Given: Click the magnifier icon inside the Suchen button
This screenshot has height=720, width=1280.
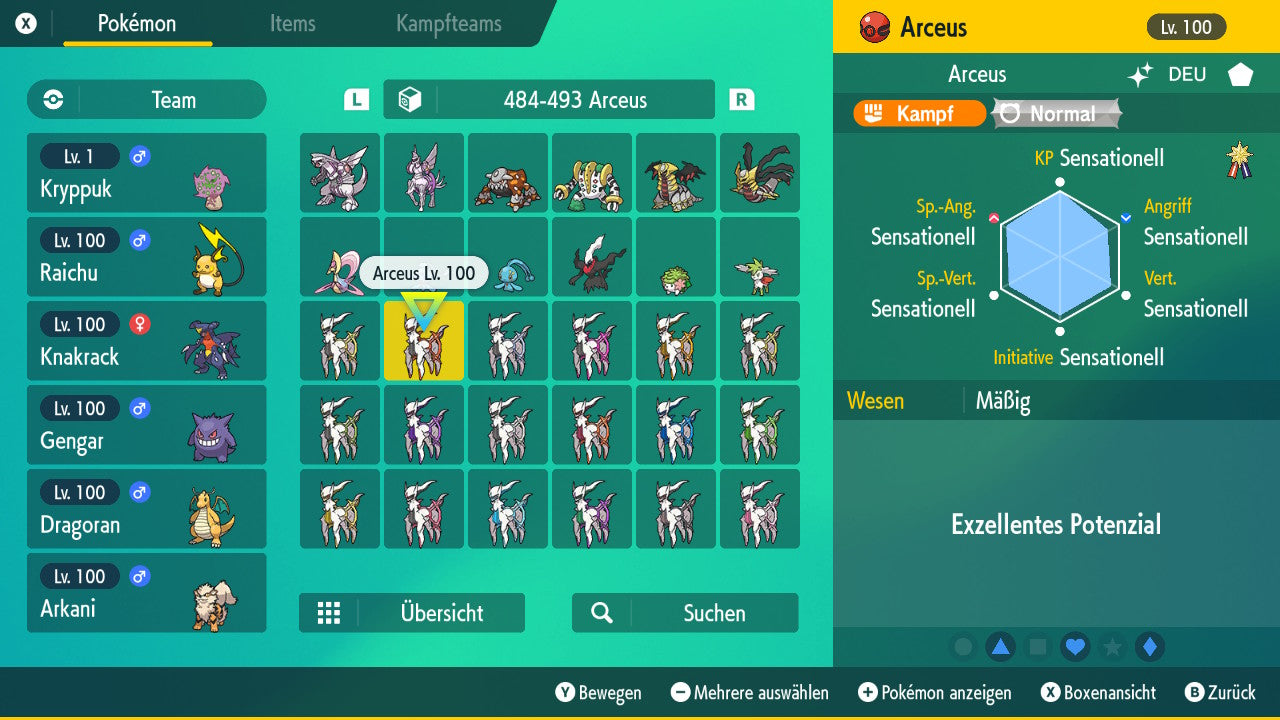Looking at the screenshot, I should [x=602, y=613].
